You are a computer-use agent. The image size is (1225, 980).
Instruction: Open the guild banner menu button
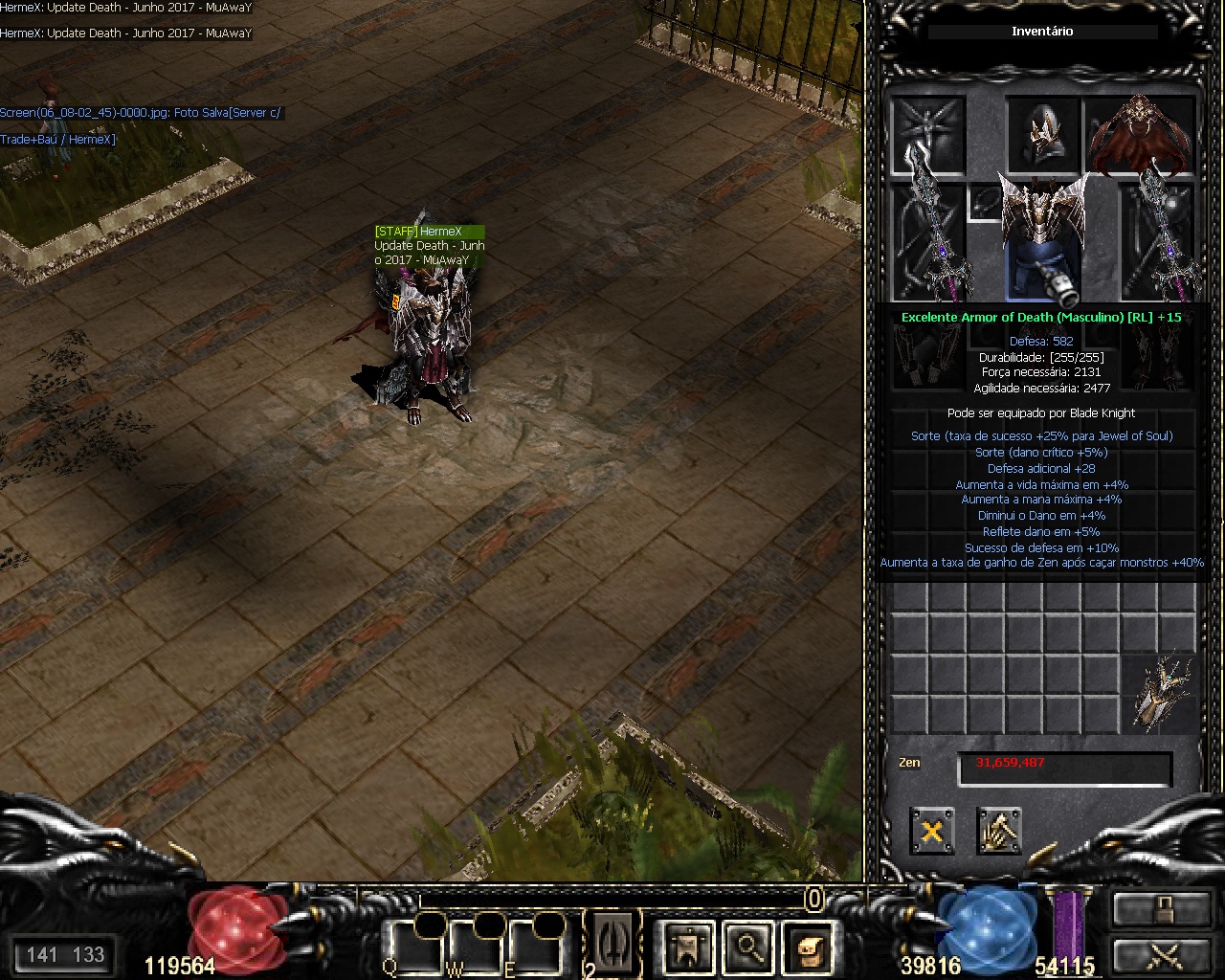point(687,947)
